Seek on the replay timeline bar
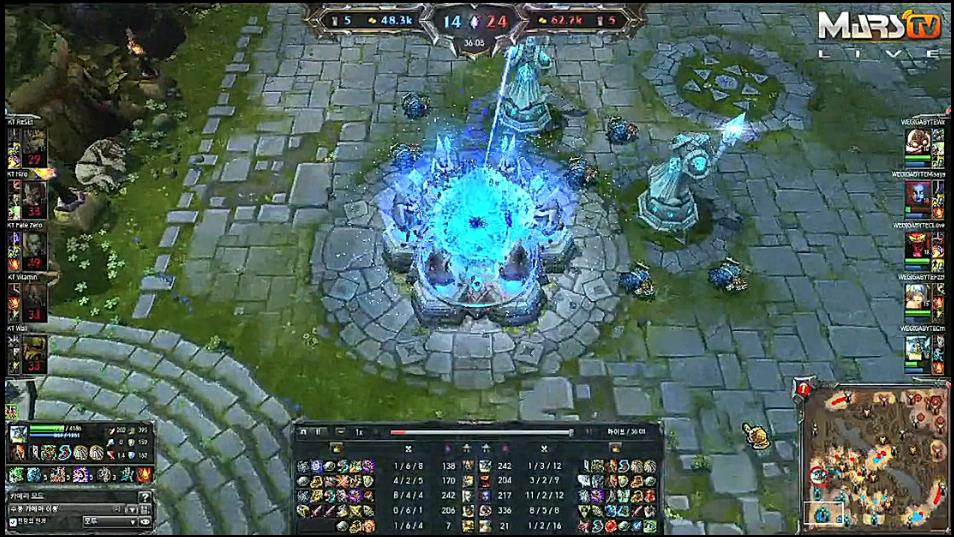This screenshot has width=954, height=537. (480, 433)
